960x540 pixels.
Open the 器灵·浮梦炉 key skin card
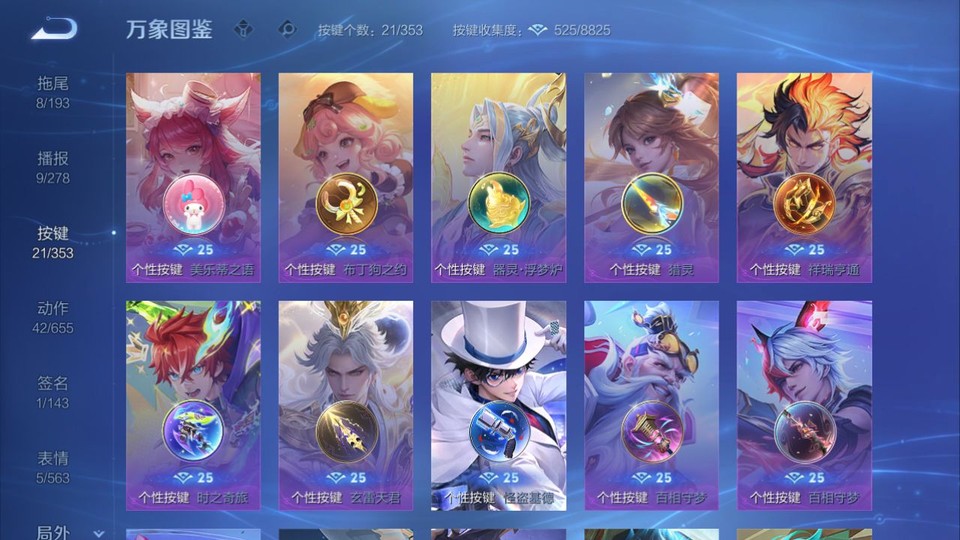498,178
